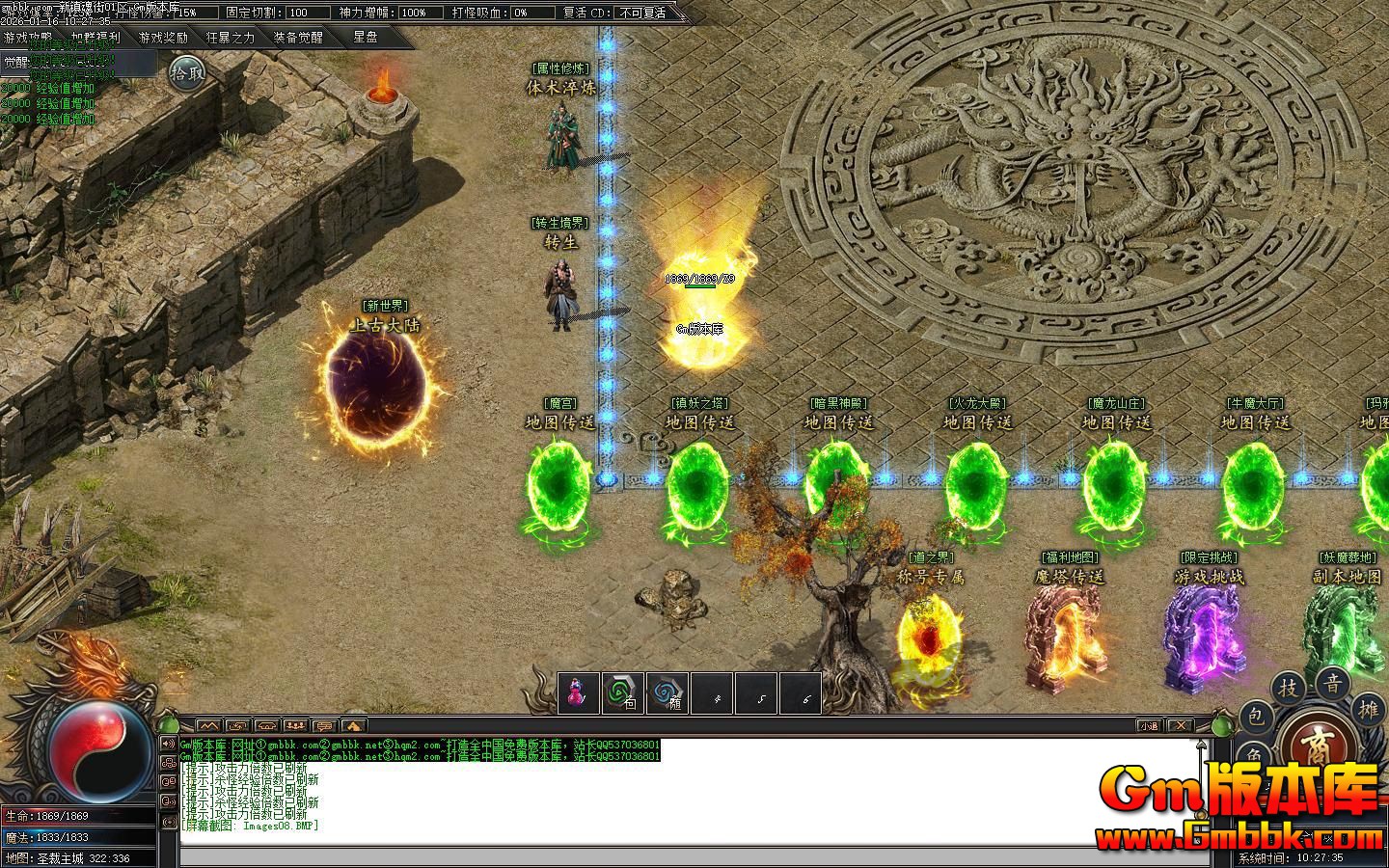Open the 音 sound button
Viewport: 1389px width, 868px height.
[x=1333, y=684]
